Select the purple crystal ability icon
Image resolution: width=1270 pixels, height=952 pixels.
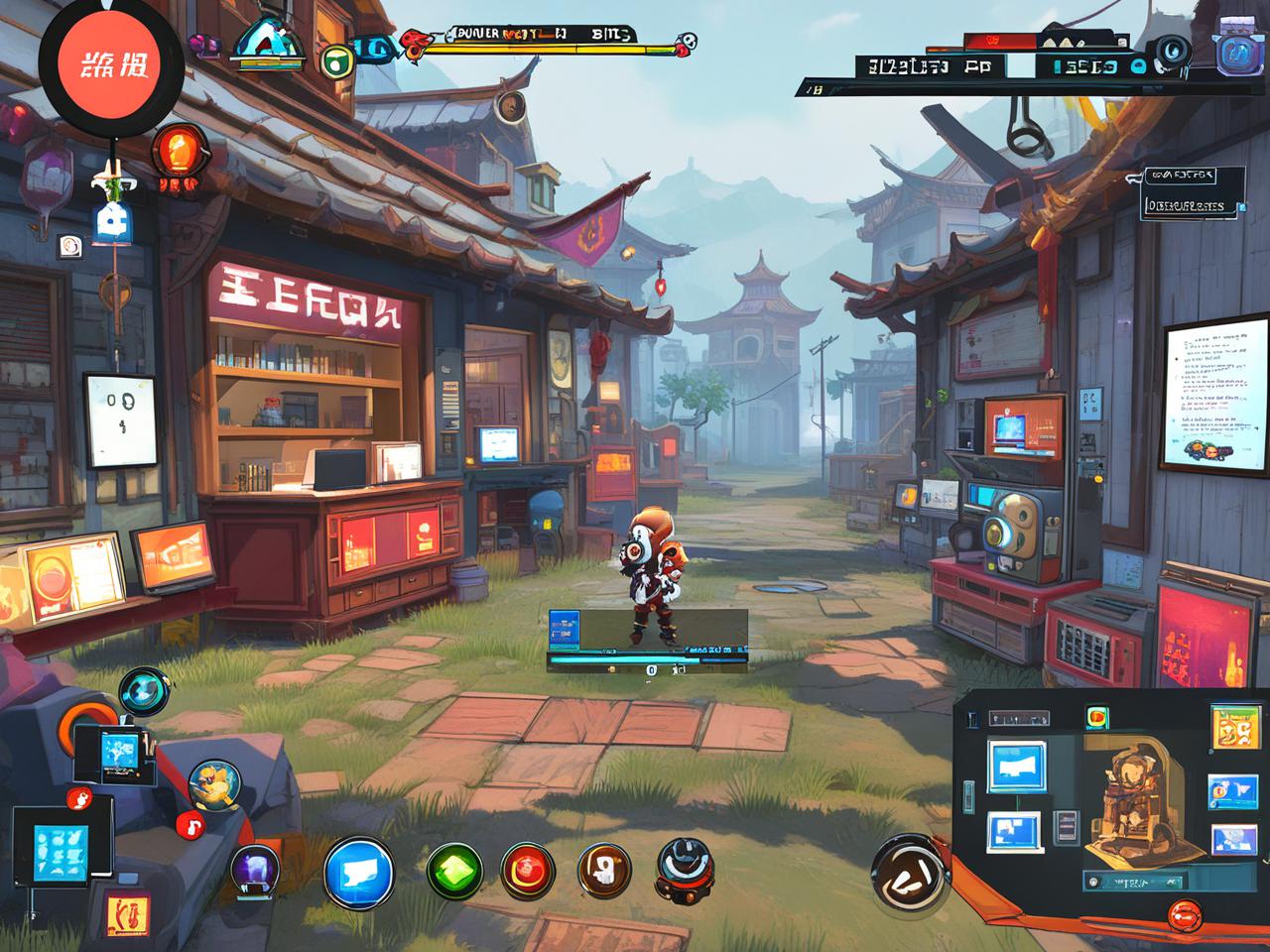(x=255, y=870)
